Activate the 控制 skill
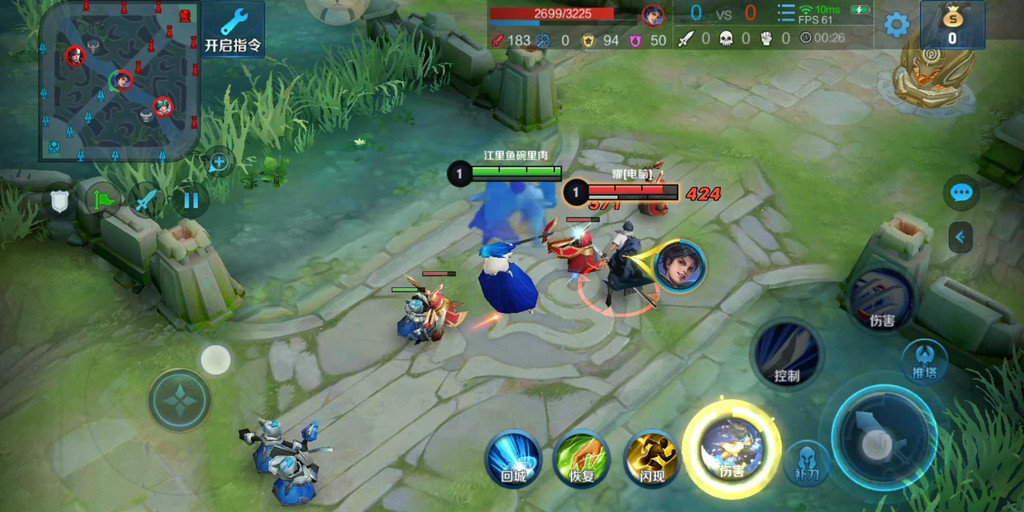Screen dimensions: 1024x512 click(787, 355)
